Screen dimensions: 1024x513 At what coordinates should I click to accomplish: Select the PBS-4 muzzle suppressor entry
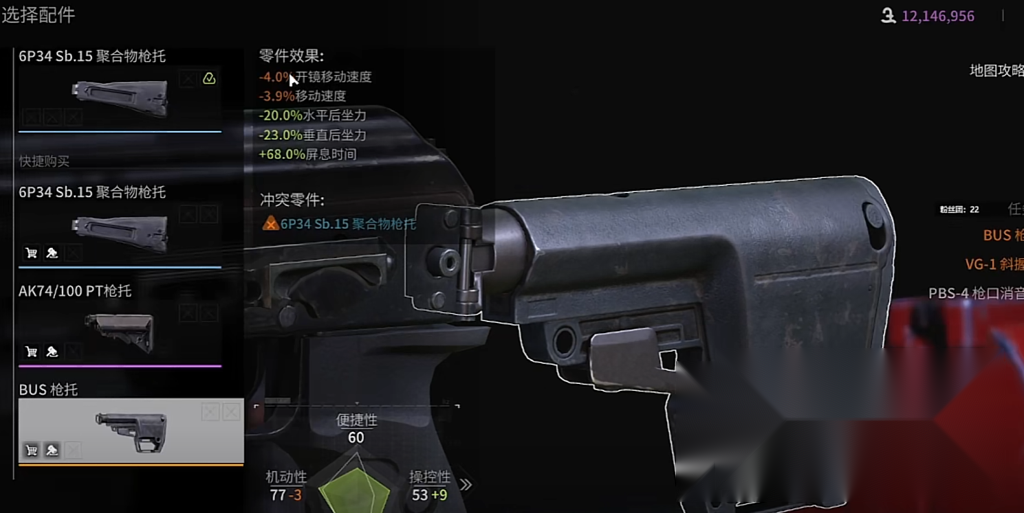point(976,294)
